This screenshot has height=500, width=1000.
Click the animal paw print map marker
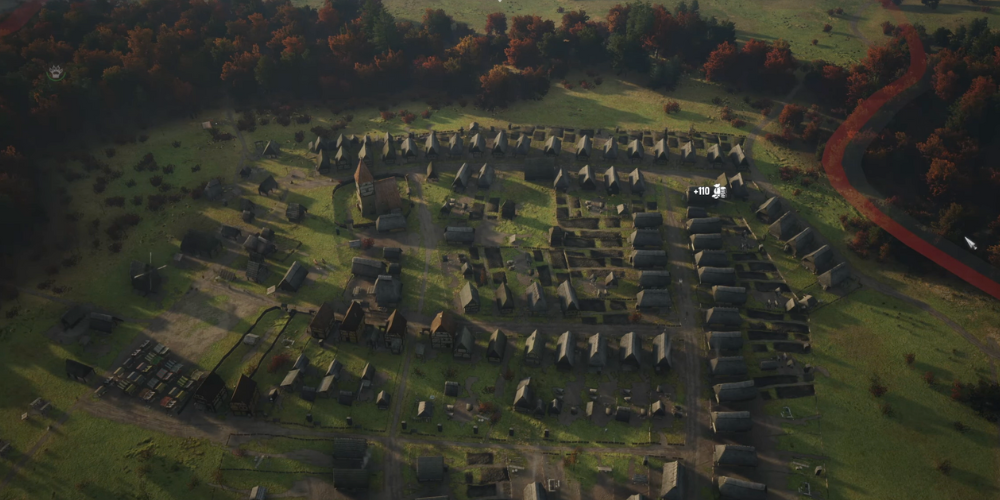(x=55, y=72)
